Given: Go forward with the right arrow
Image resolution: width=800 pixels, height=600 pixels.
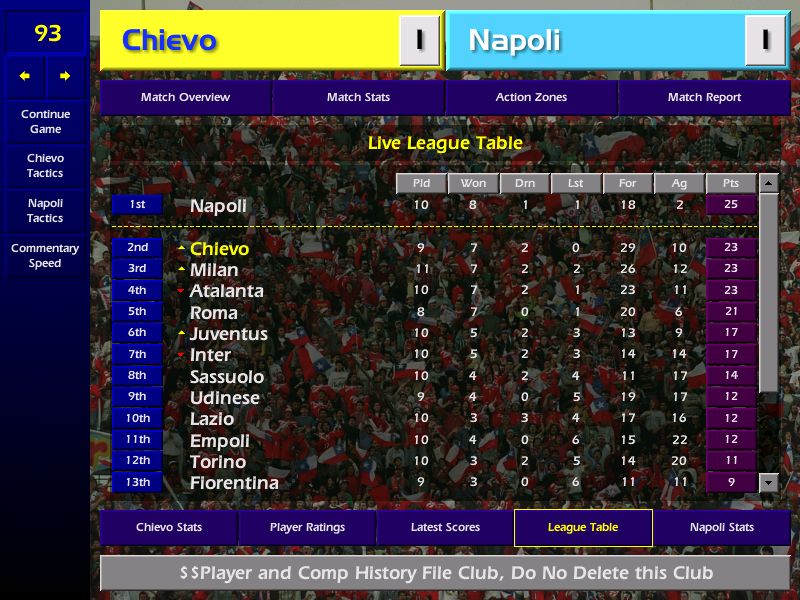Looking at the screenshot, I should (65, 76).
